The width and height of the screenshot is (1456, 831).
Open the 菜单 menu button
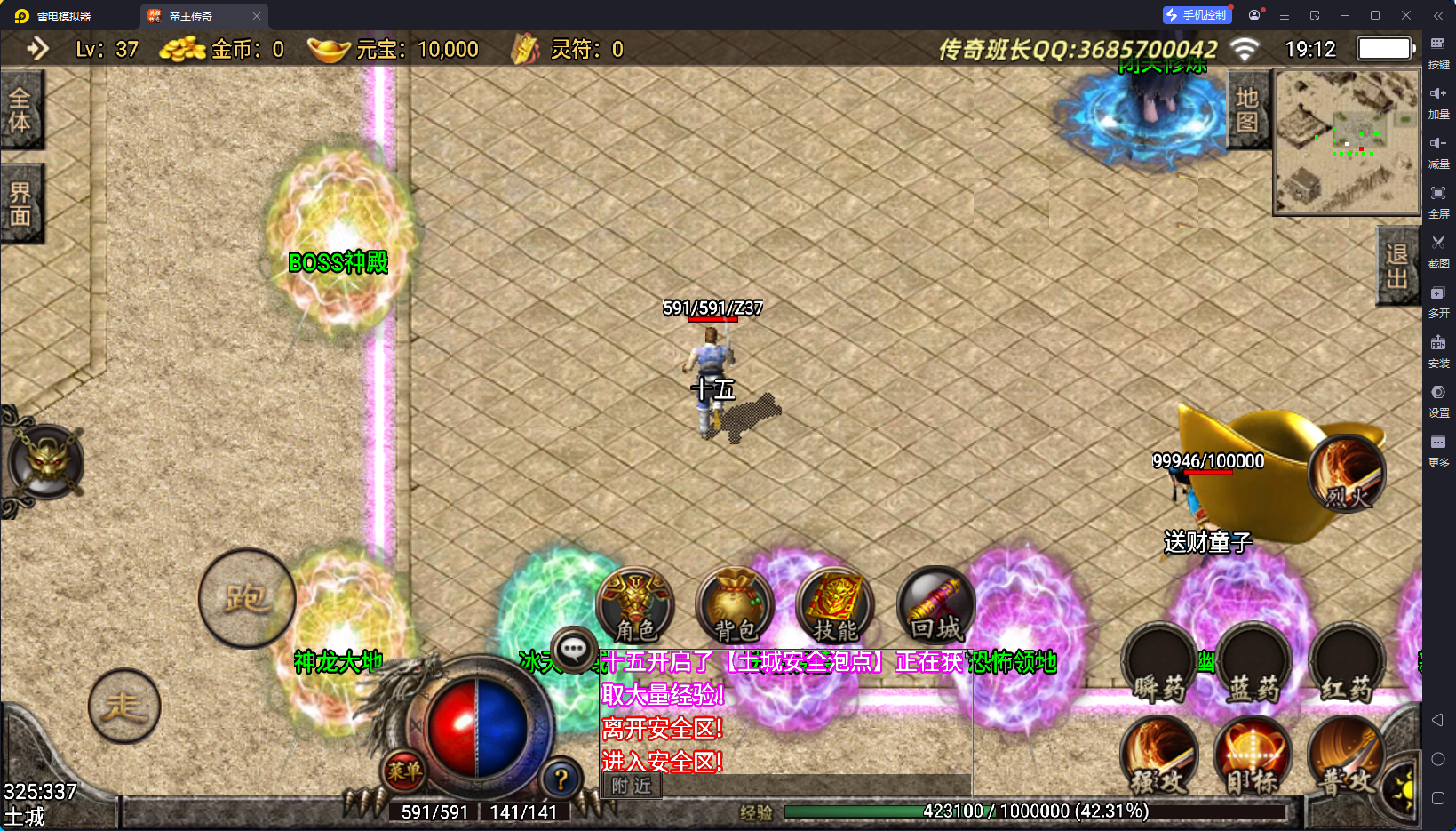click(404, 771)
